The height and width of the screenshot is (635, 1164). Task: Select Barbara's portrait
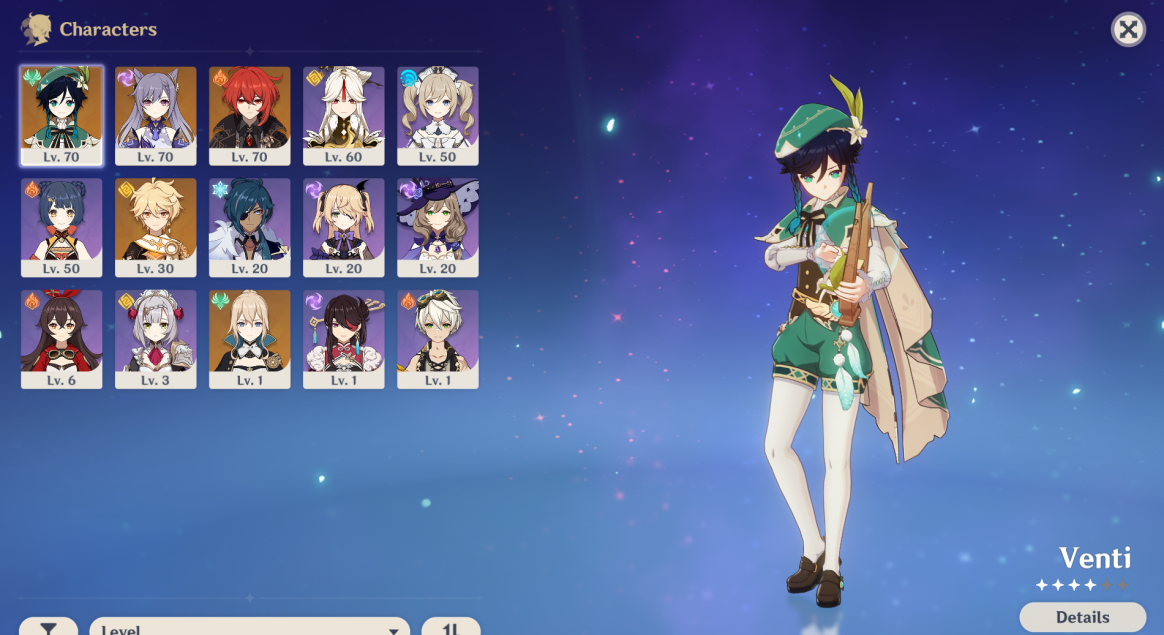pos(437,113)
